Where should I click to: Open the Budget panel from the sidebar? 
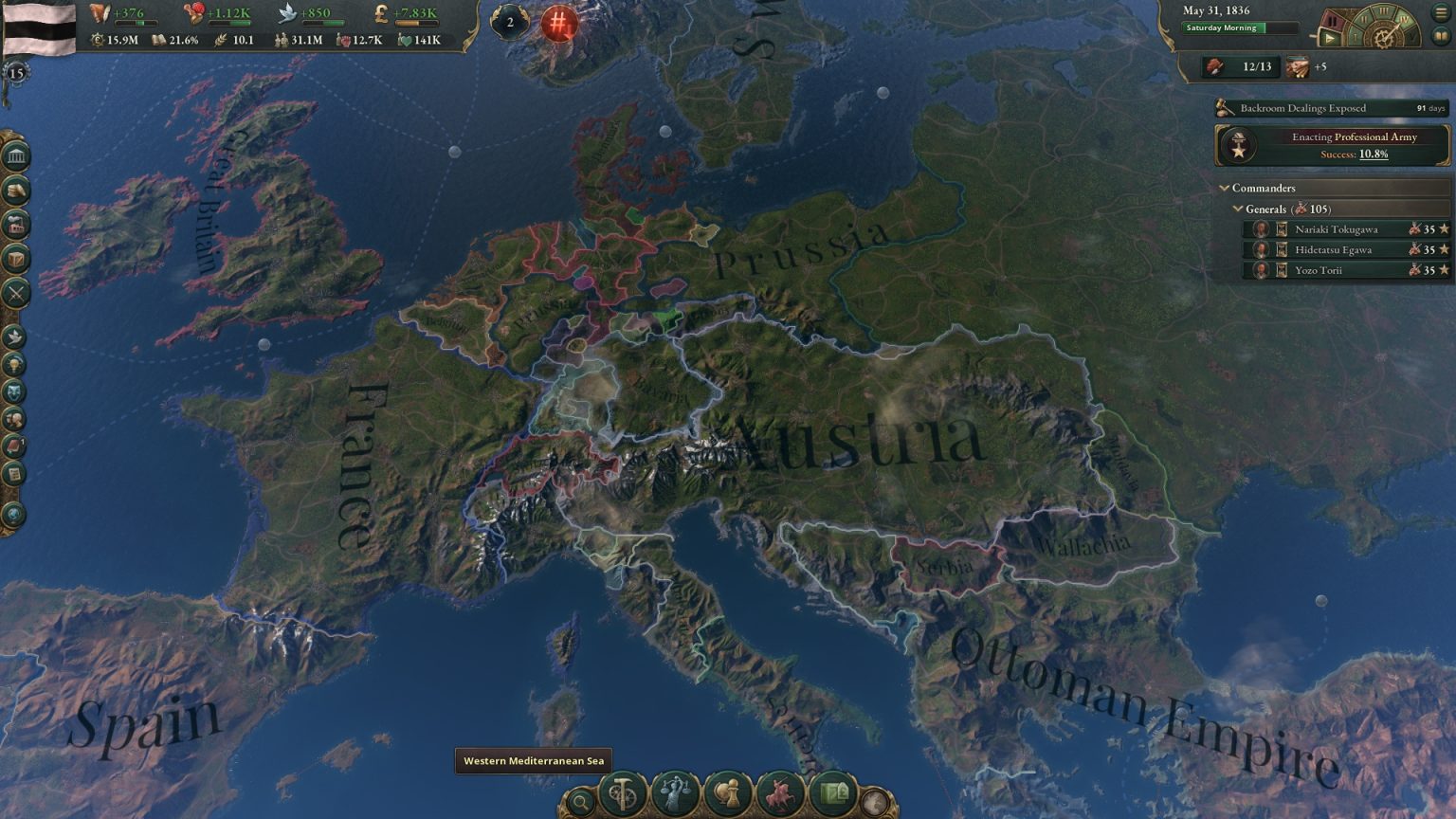(x=14, y=191)
